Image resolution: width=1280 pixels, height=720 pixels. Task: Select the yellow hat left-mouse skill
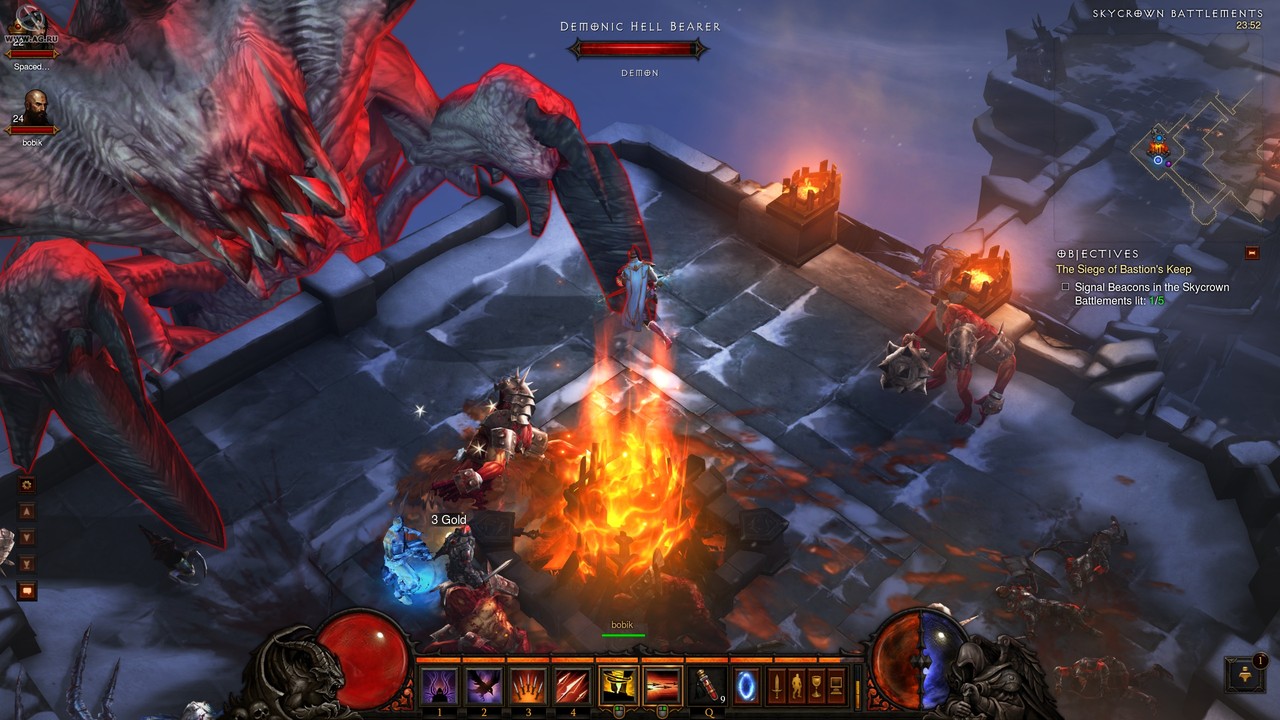618,687
